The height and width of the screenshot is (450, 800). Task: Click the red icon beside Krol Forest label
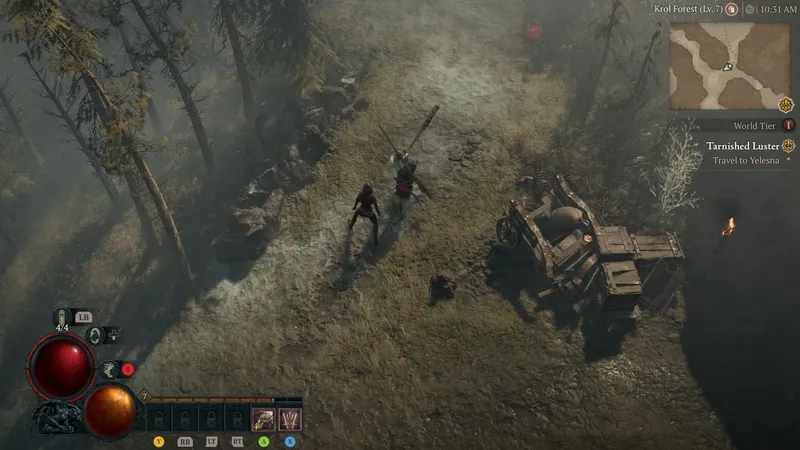click(x=732, y=9)
